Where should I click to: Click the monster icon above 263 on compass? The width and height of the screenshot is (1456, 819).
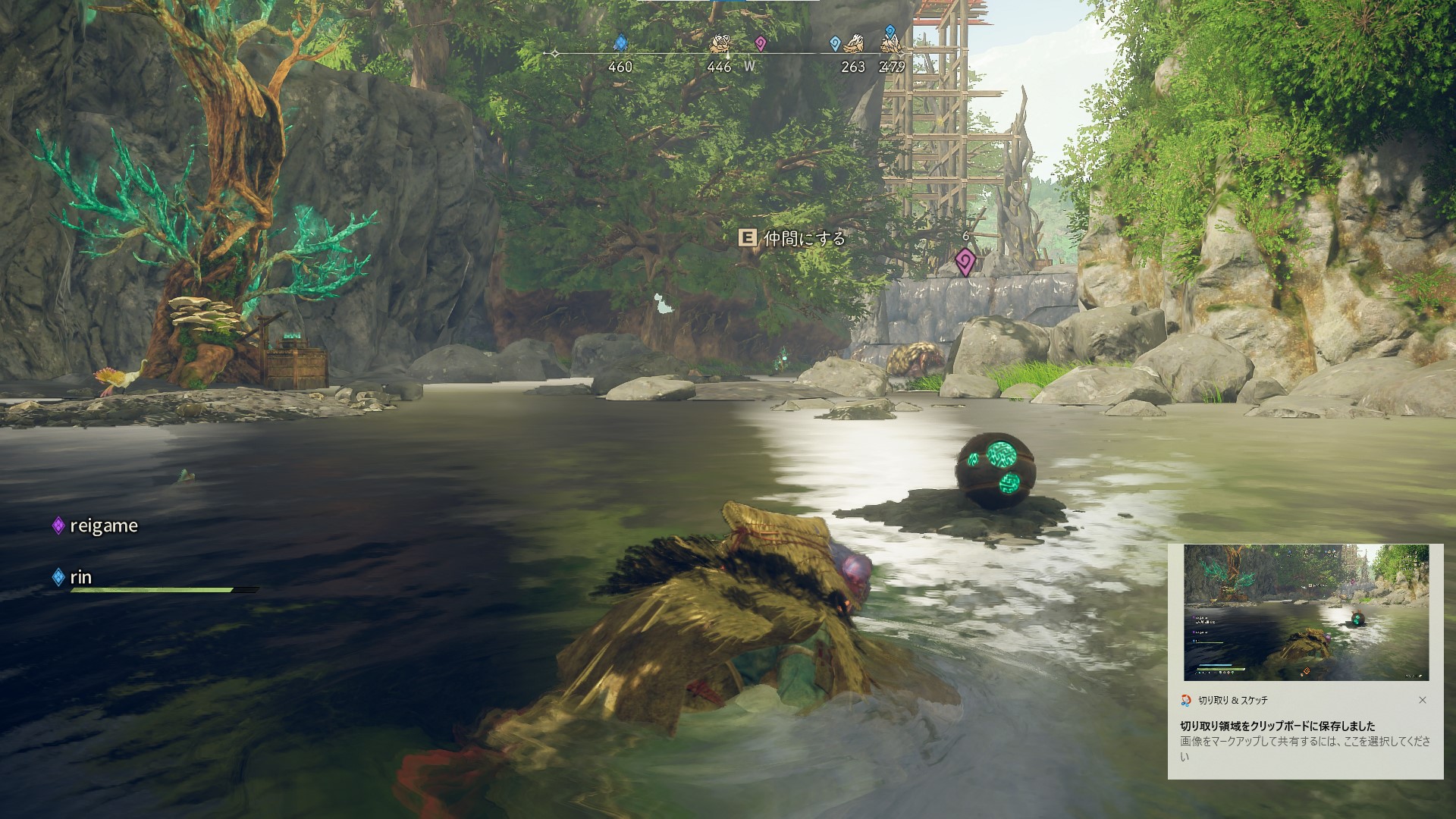coord(855,44)
